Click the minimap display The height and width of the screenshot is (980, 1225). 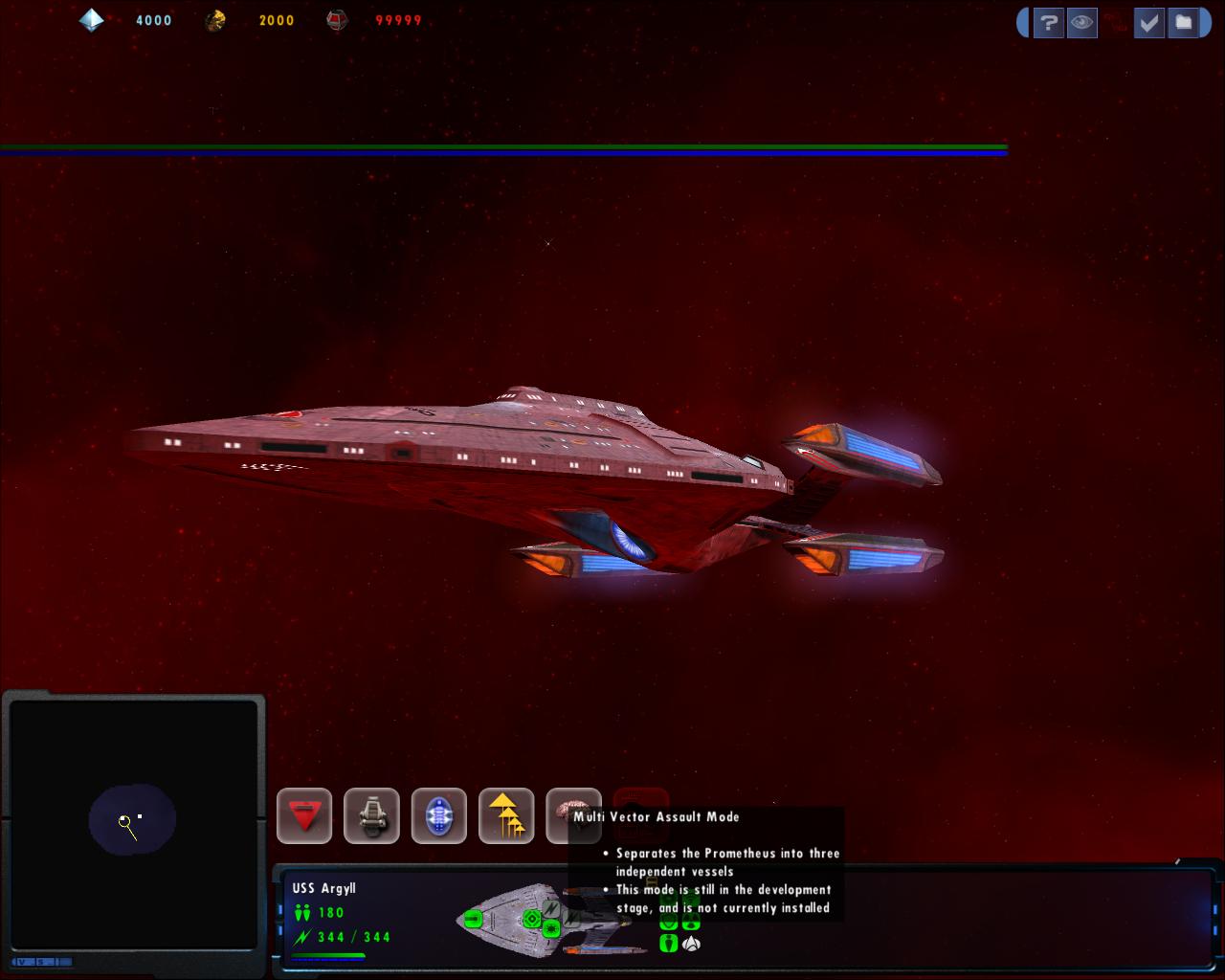point(134,822)
